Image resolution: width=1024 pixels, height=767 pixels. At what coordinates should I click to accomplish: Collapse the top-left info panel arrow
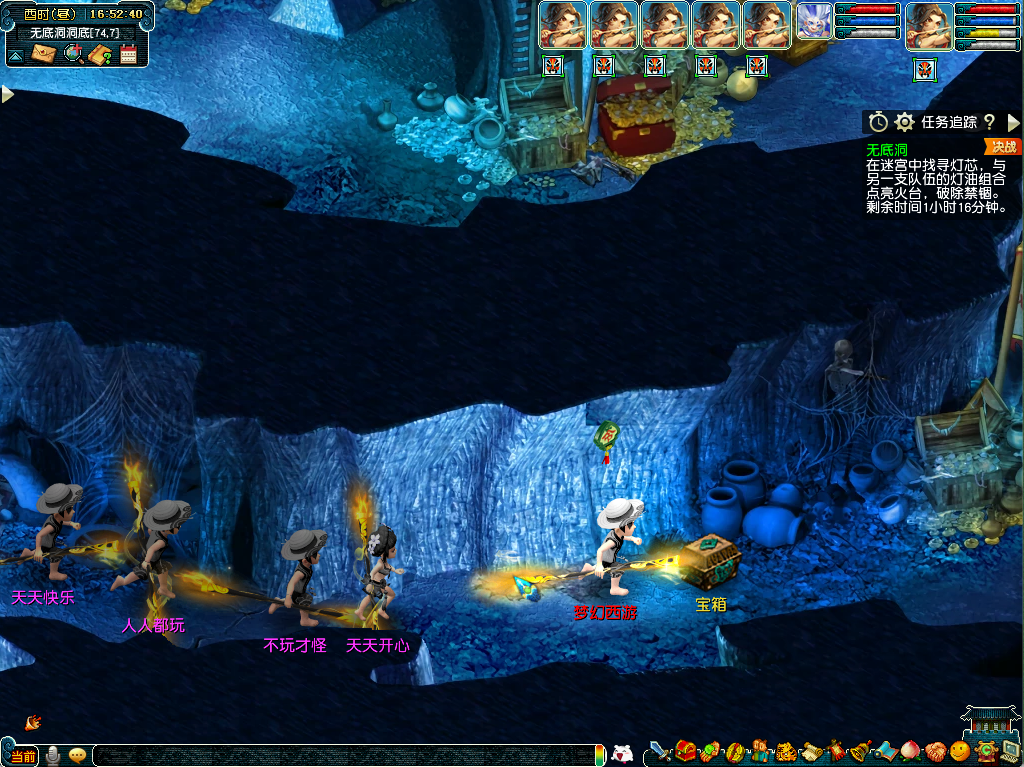[15, 55]
